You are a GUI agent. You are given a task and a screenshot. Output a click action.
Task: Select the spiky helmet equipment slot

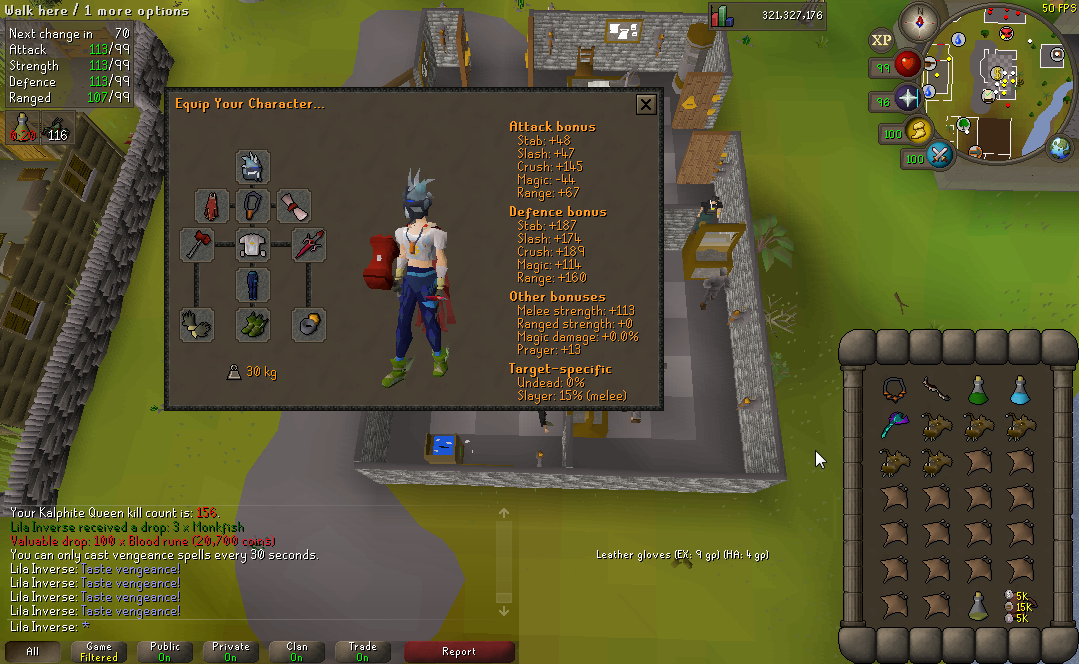coord(252,167)
